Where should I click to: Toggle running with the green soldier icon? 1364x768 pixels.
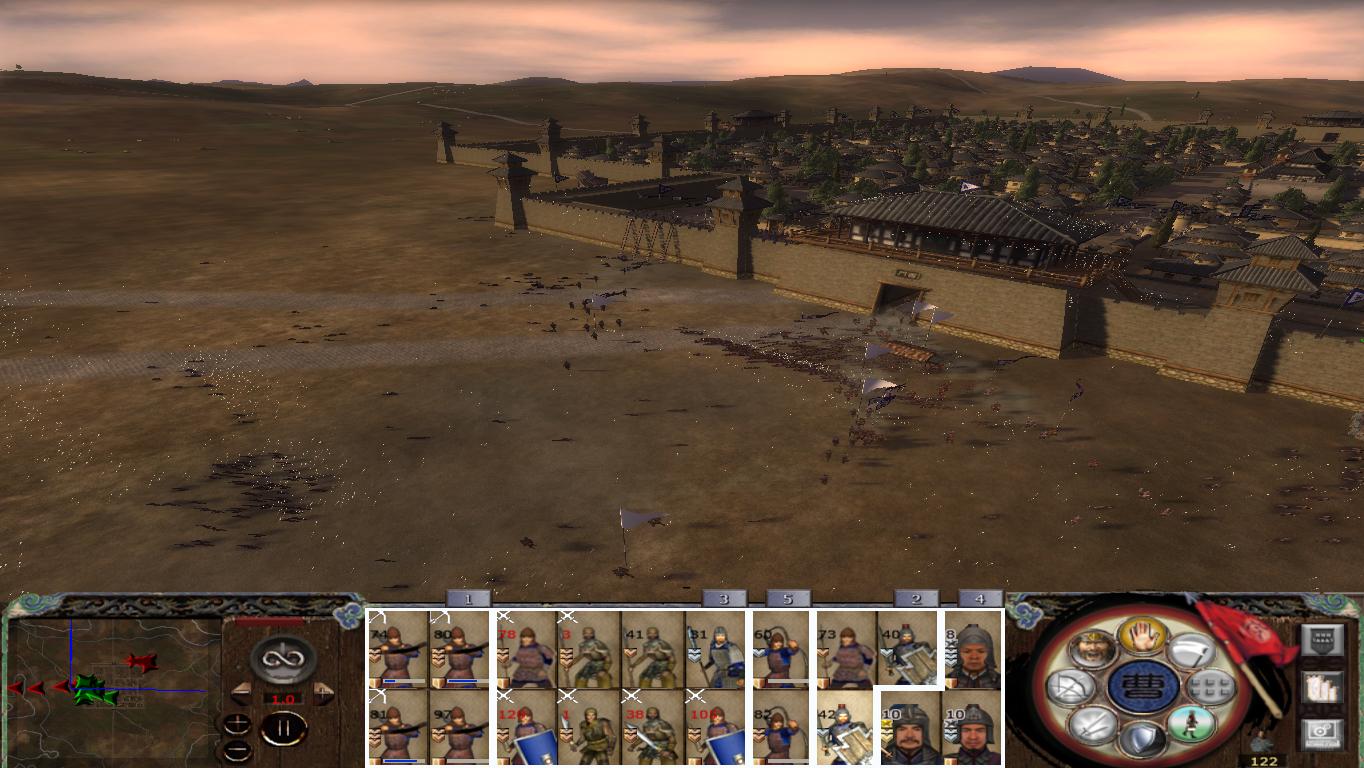tap(1189, 723)
